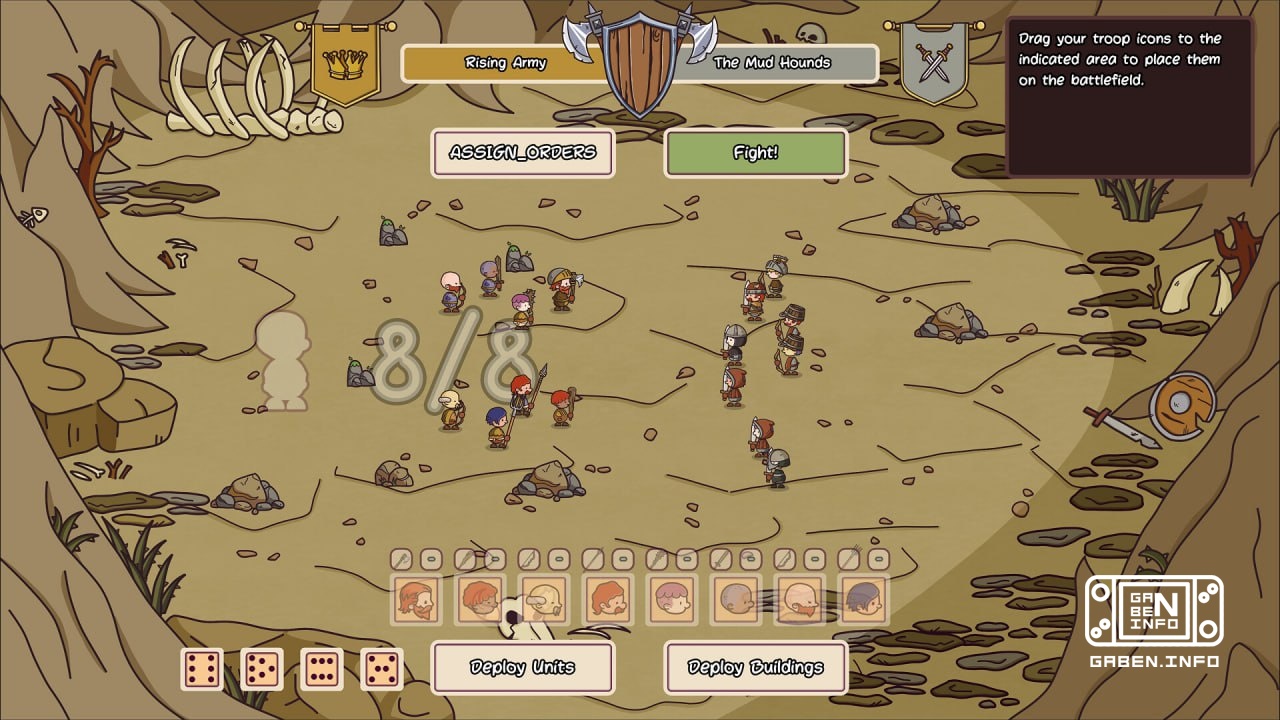Toggle the switch above the last troop portrait
Screen dimensions: 1280x720
[x=876, y=557]
